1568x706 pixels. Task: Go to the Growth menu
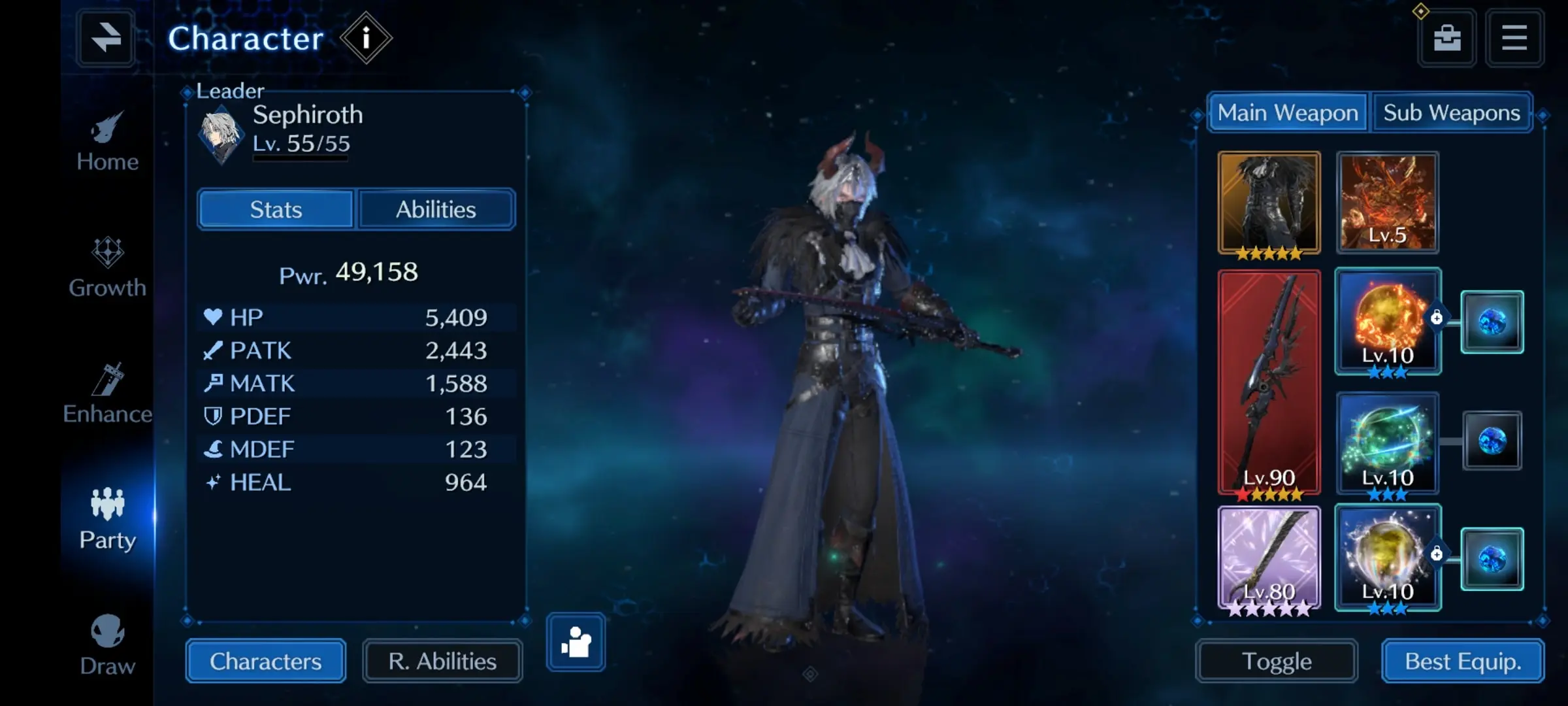tap(107, 268)
